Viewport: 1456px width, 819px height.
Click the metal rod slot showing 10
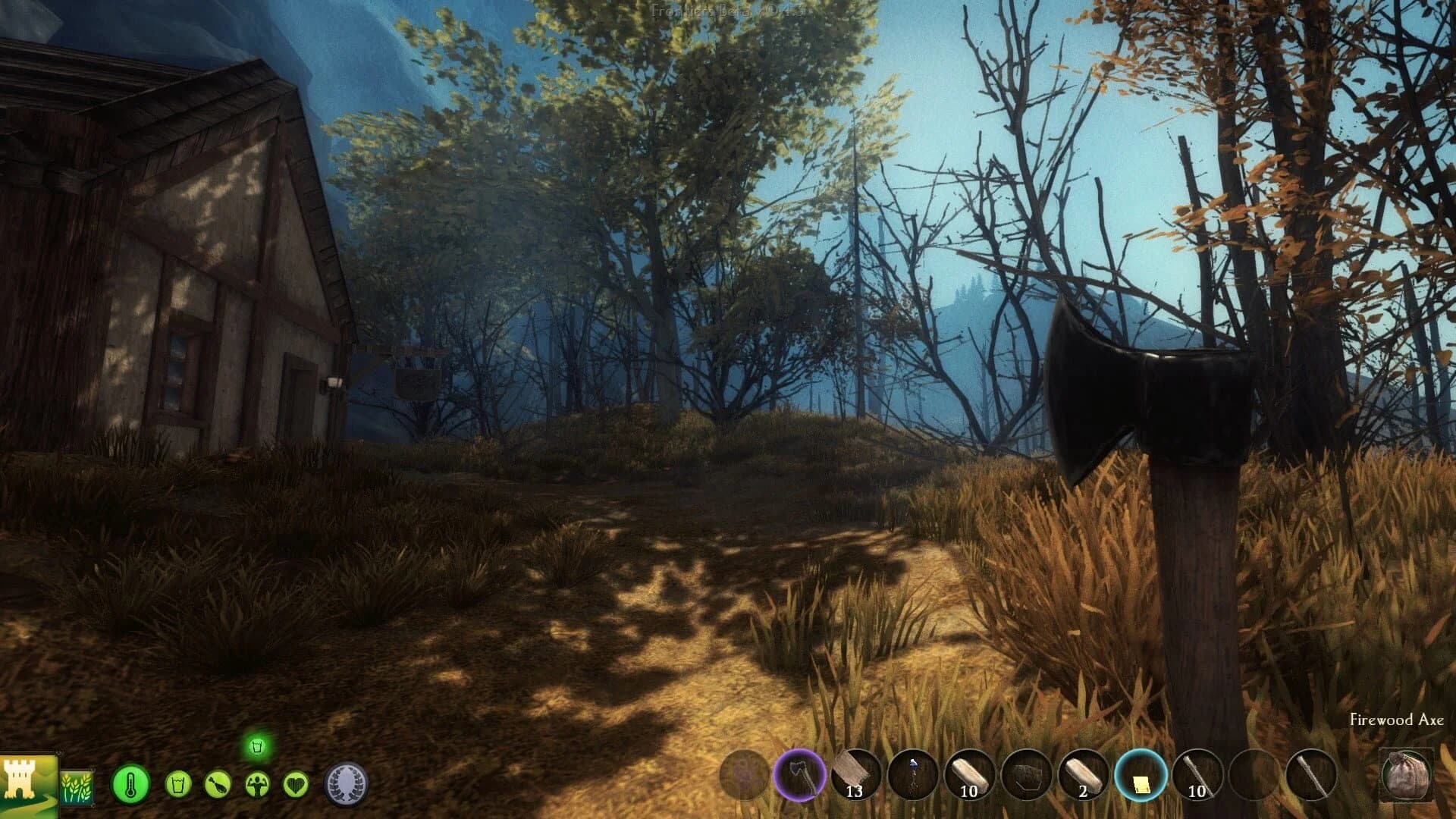point(1197,773)
